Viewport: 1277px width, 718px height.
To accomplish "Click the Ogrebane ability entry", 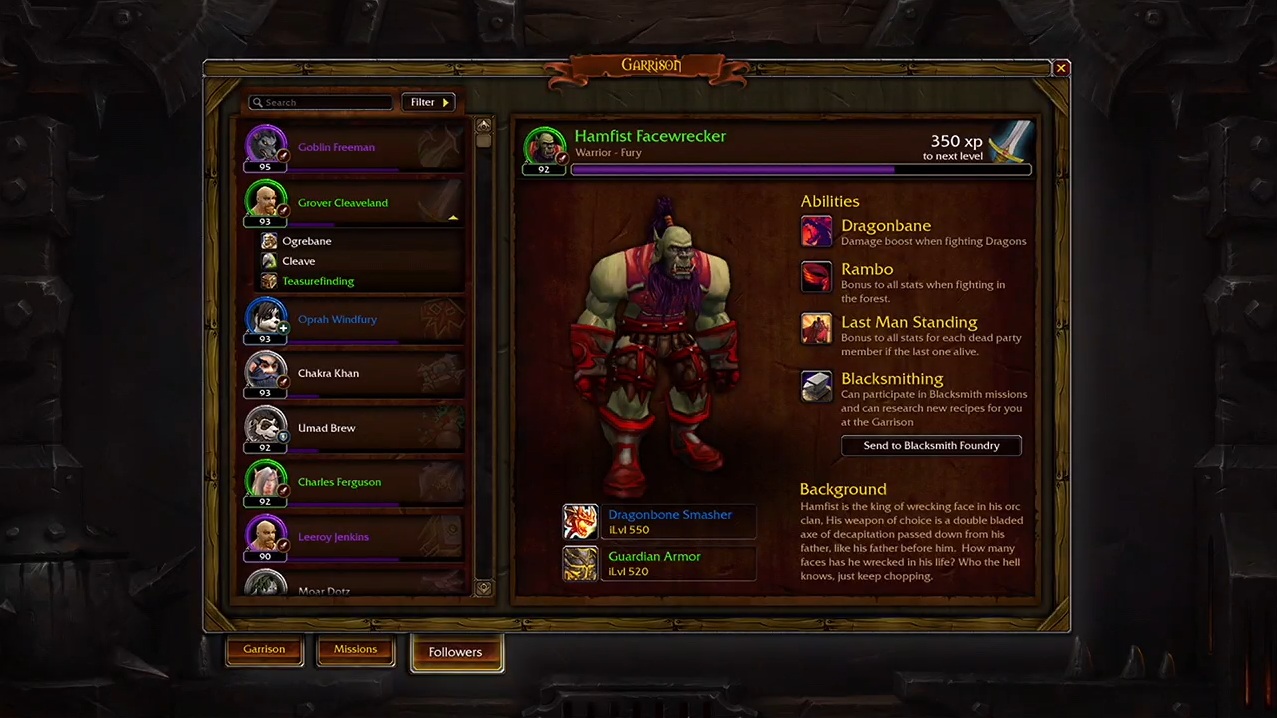I will (306, 241).
